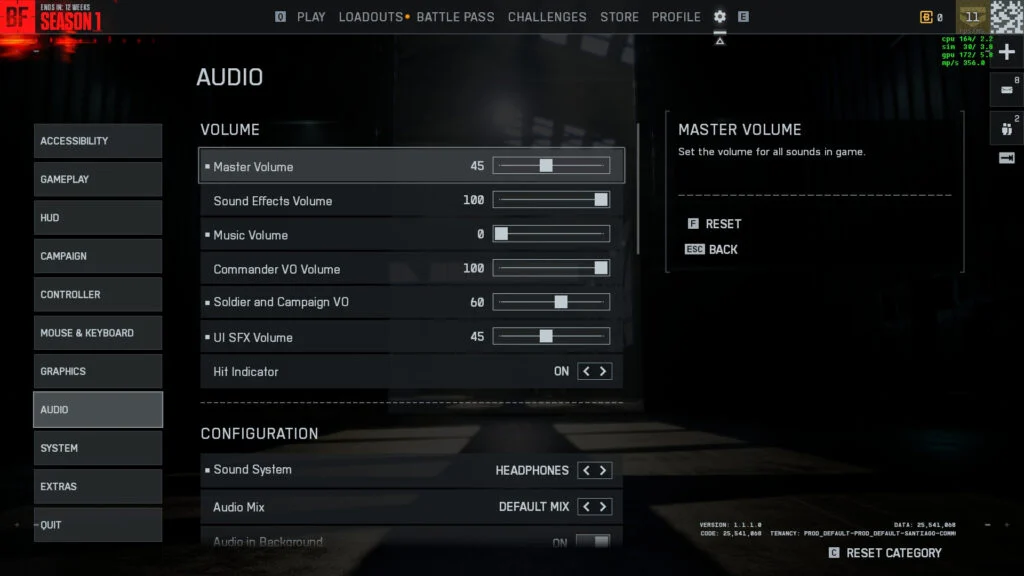This screenshot has width=1024, height=576.
Task: Open the Controller settings category
Action: click(98, 295)
